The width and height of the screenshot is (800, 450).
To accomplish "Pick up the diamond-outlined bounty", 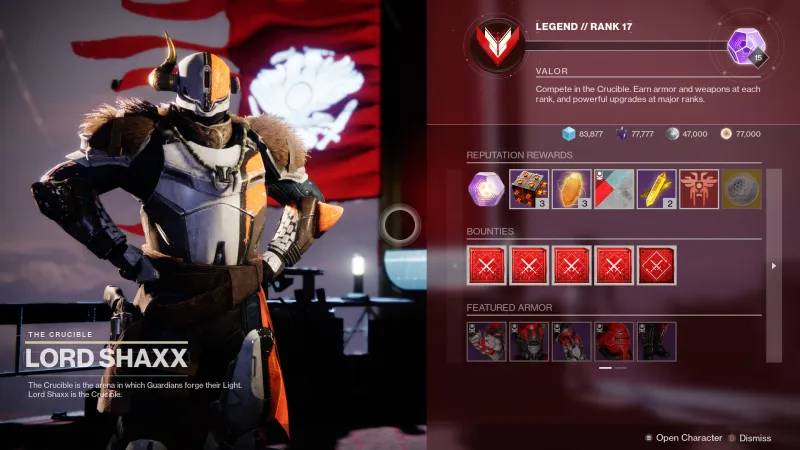I will click(657, 265).
